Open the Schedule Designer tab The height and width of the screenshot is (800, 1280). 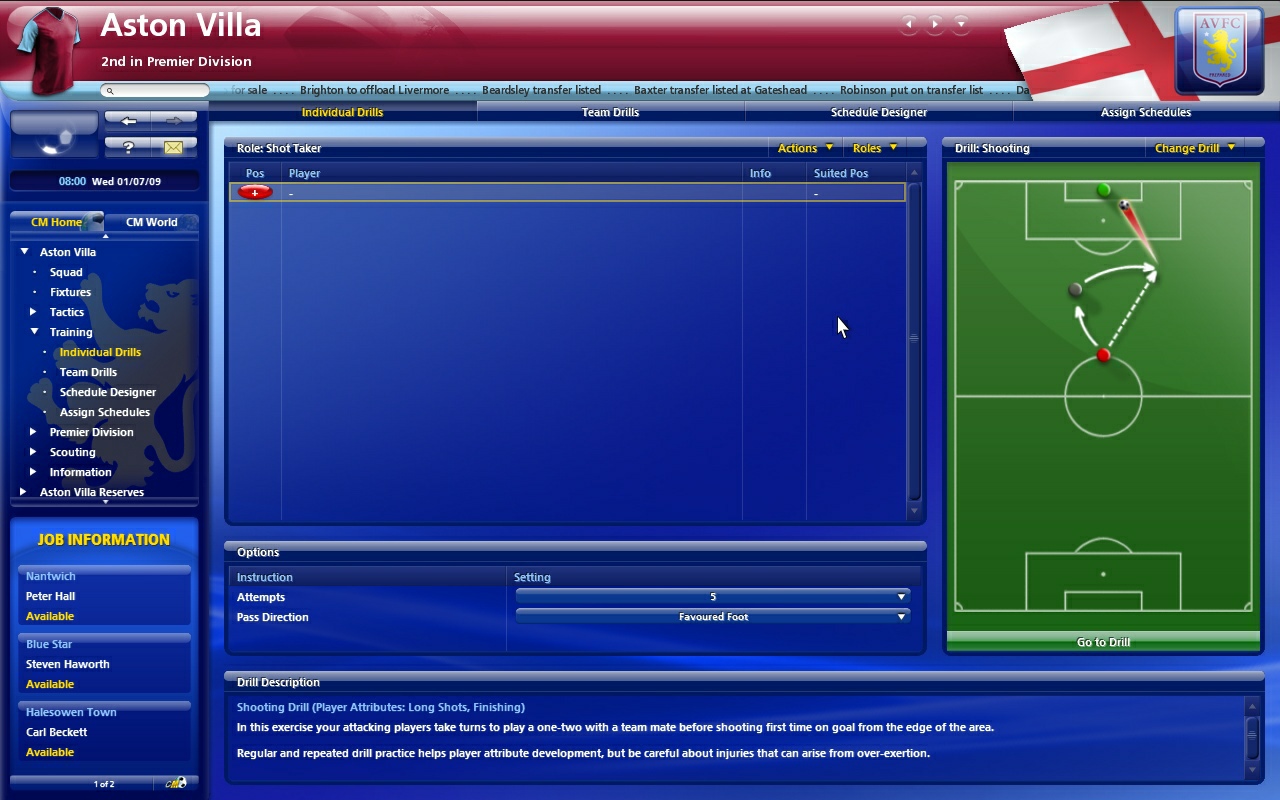coord(877,112)
